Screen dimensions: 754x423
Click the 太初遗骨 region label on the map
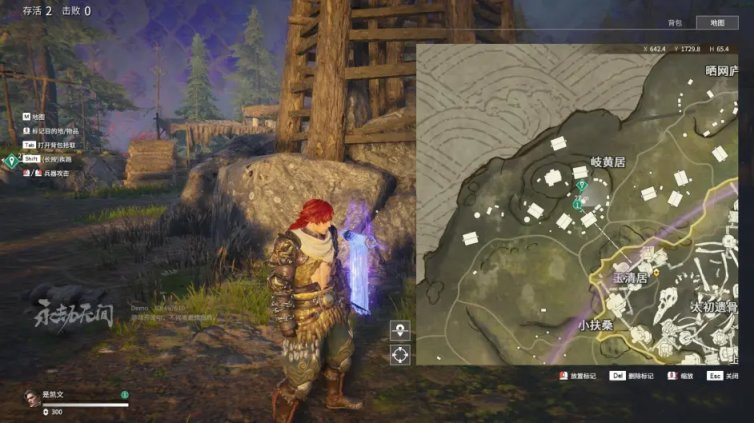point(715,306)
